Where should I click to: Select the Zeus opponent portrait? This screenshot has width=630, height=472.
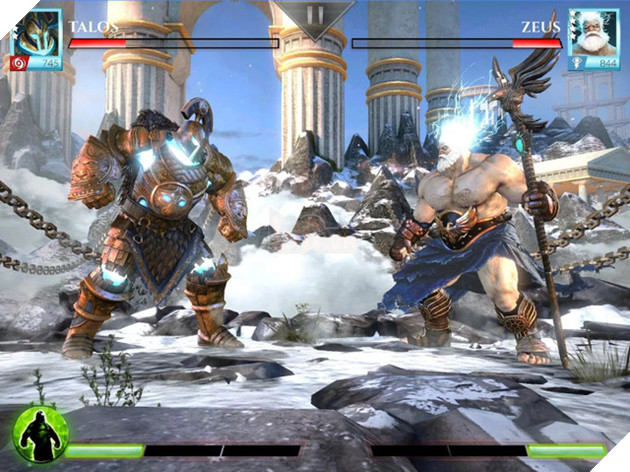[x=593, y=32]
